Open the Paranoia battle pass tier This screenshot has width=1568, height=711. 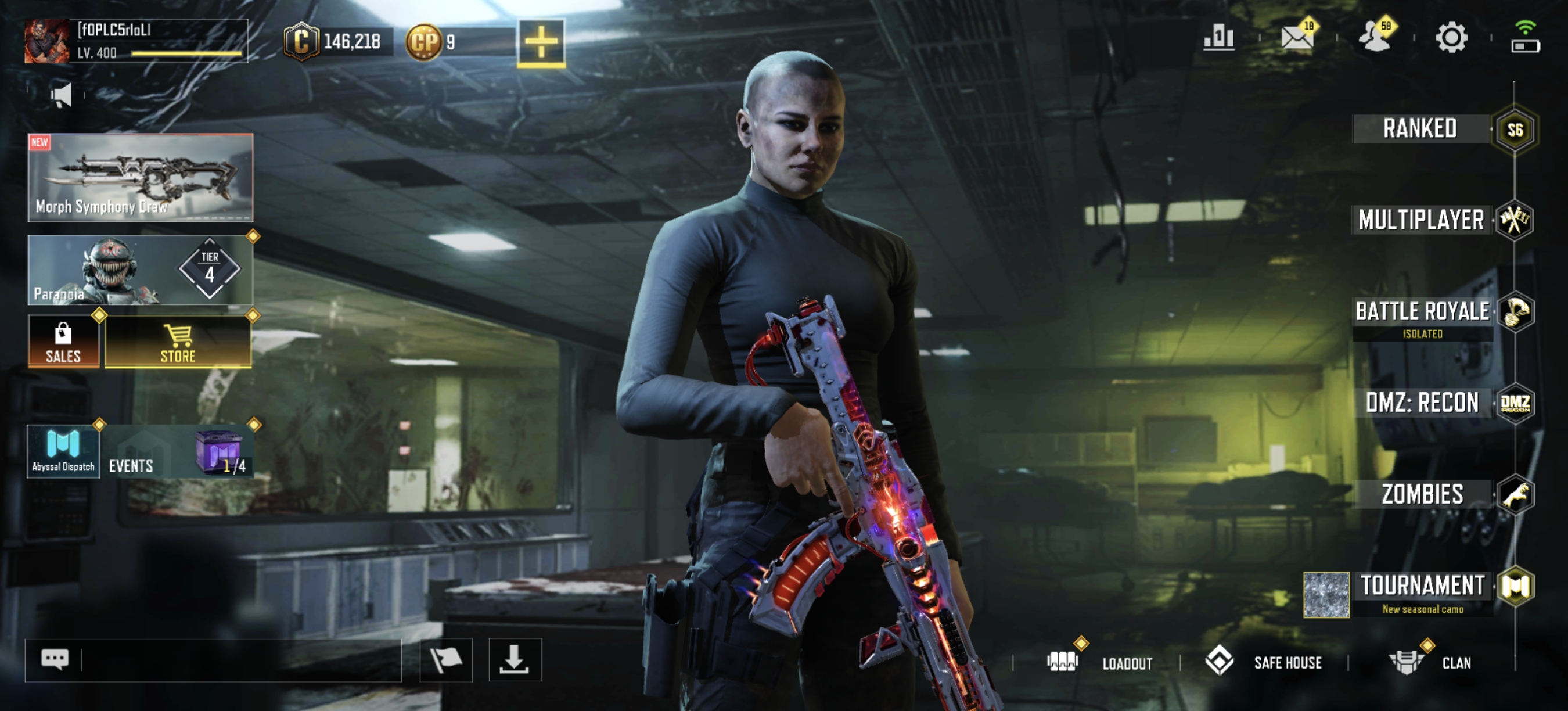(x=141, y=270)
